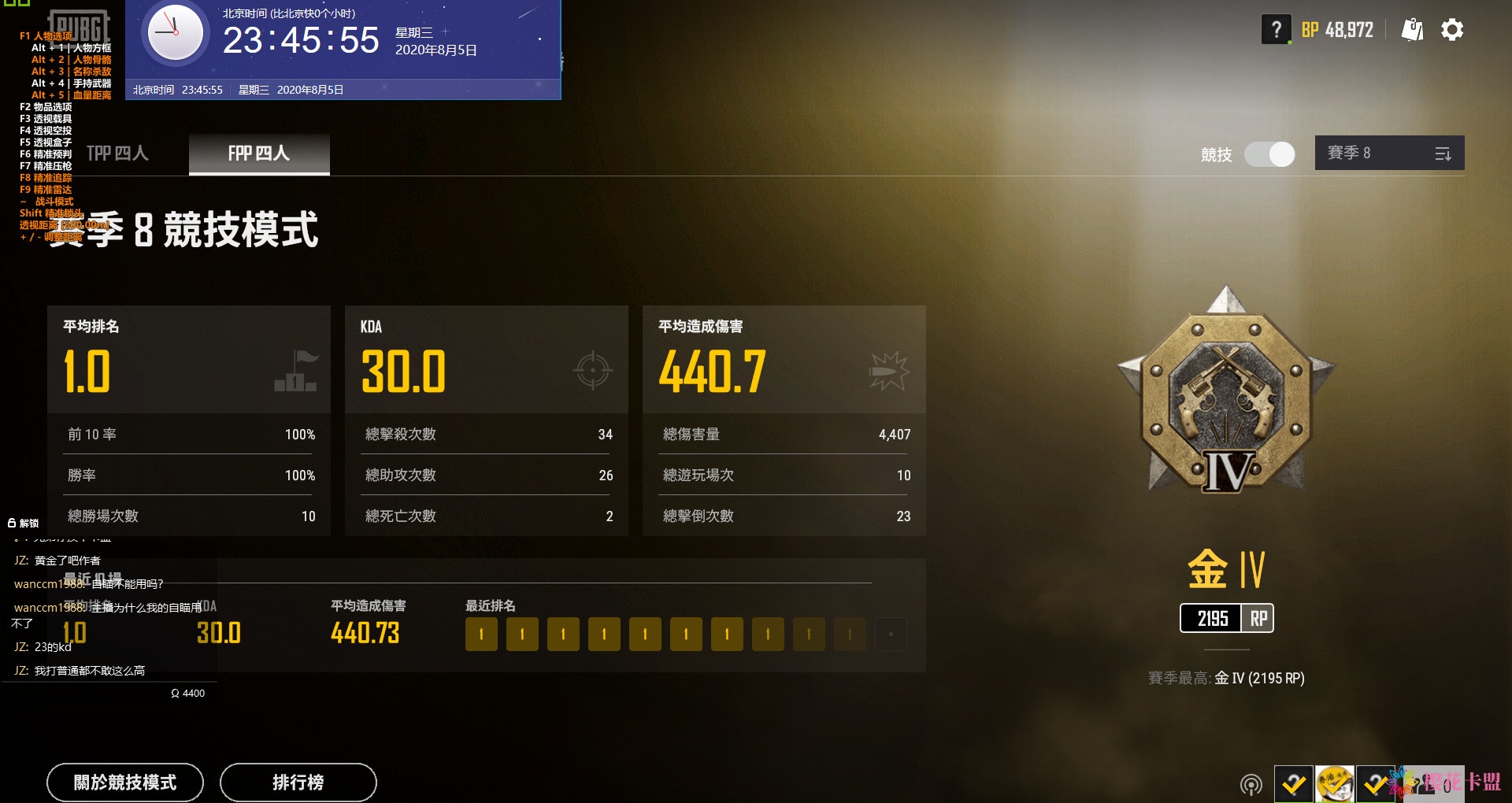
Task: Click the 解锁 unlock label in overlay
Action: tap(24, 523)
